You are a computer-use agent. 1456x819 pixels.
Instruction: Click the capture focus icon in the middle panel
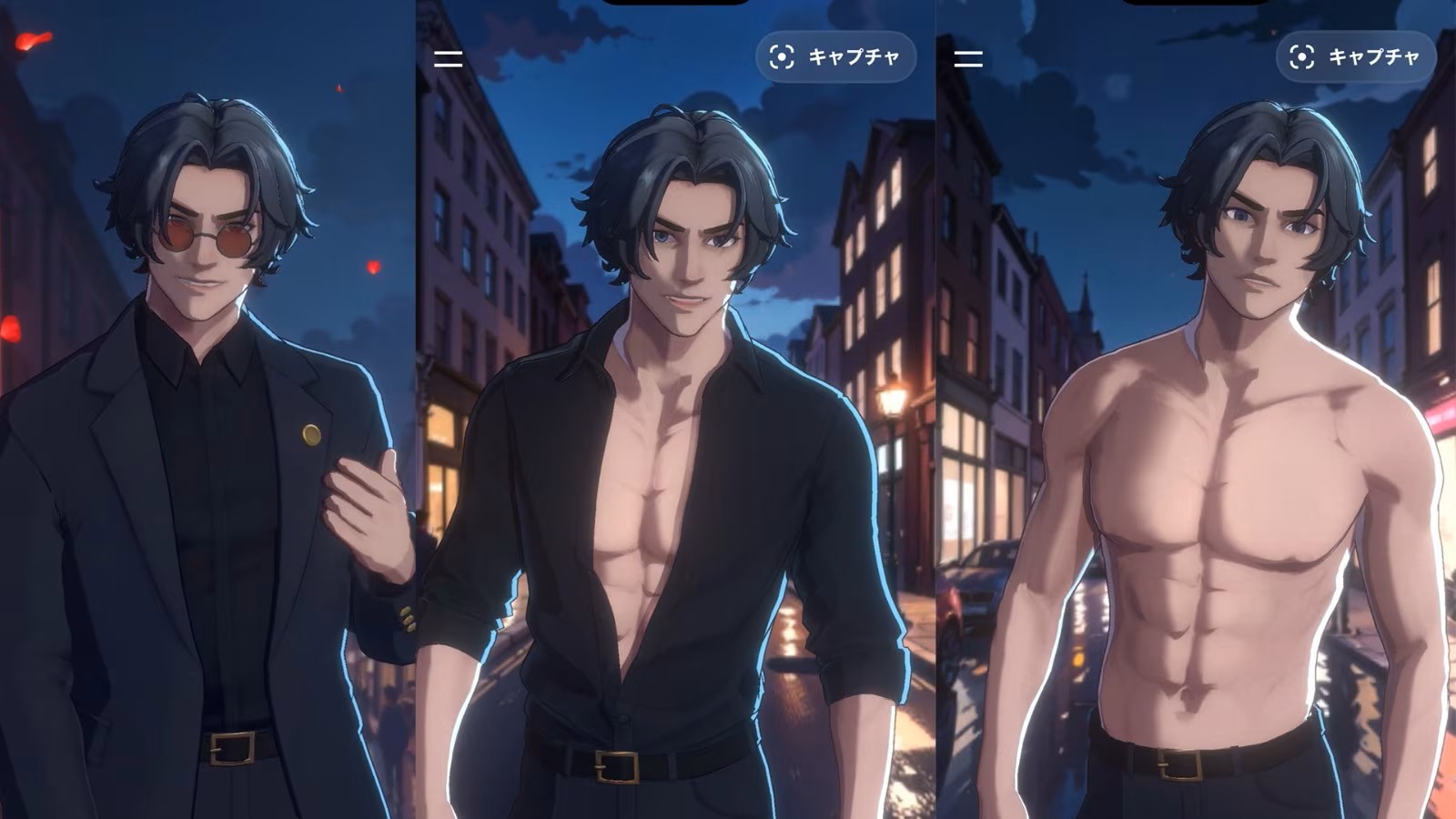781,57
